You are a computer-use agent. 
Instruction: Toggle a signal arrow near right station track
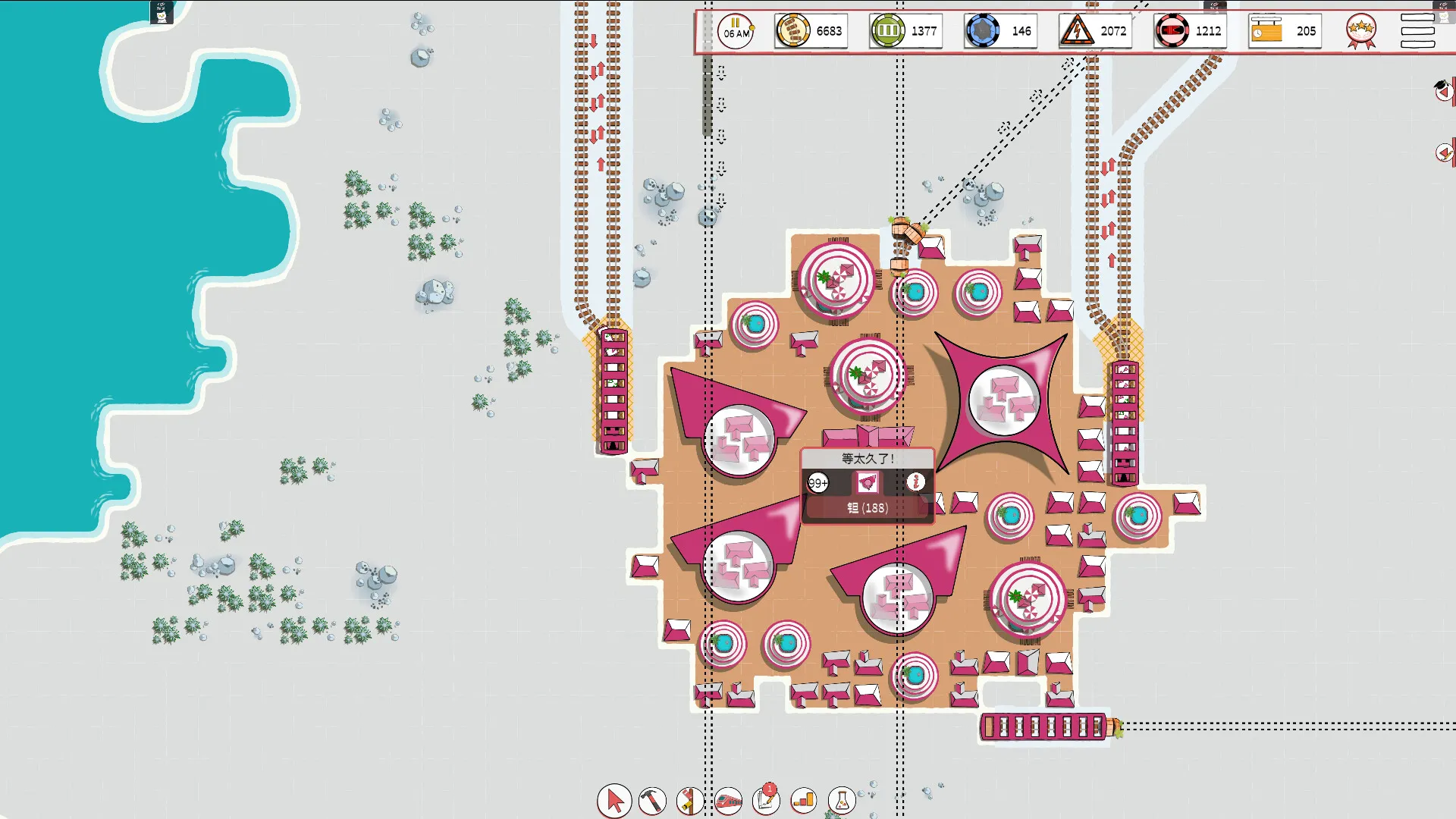coord(1109,167)
